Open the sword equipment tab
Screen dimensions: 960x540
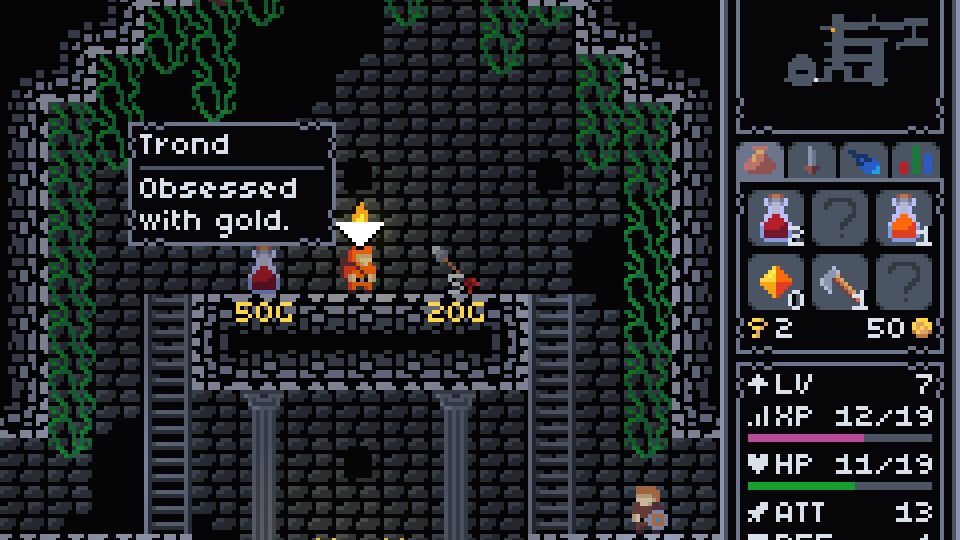(x=811, y=160)
